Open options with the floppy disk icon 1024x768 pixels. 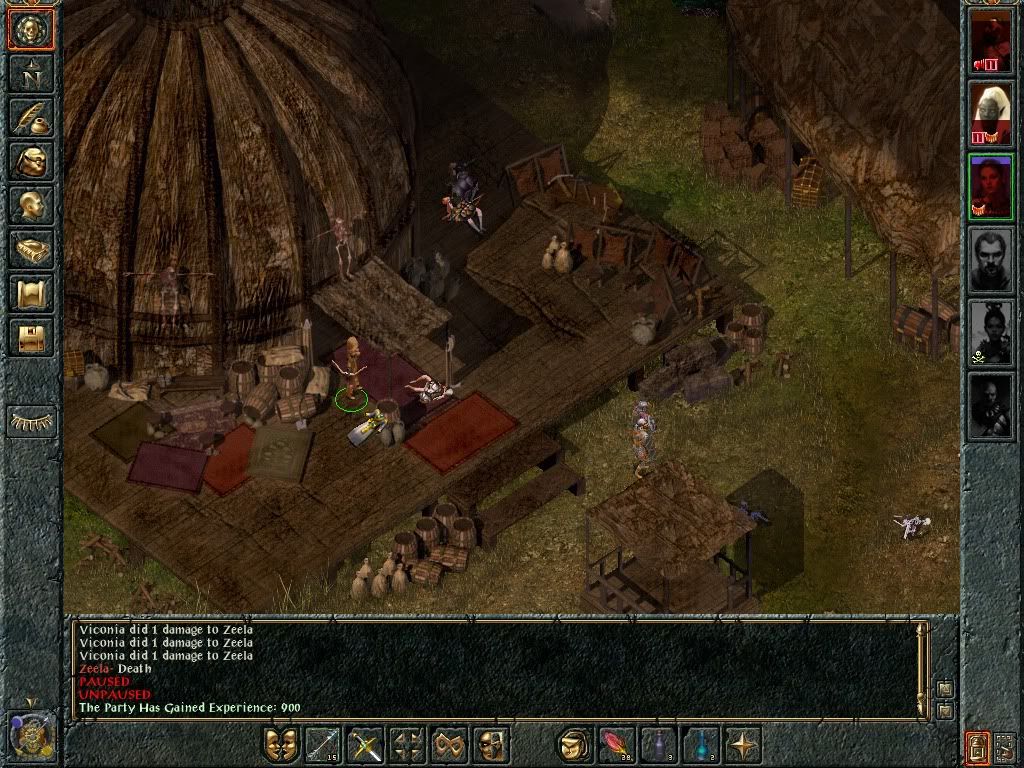click(x=31, y=337)
